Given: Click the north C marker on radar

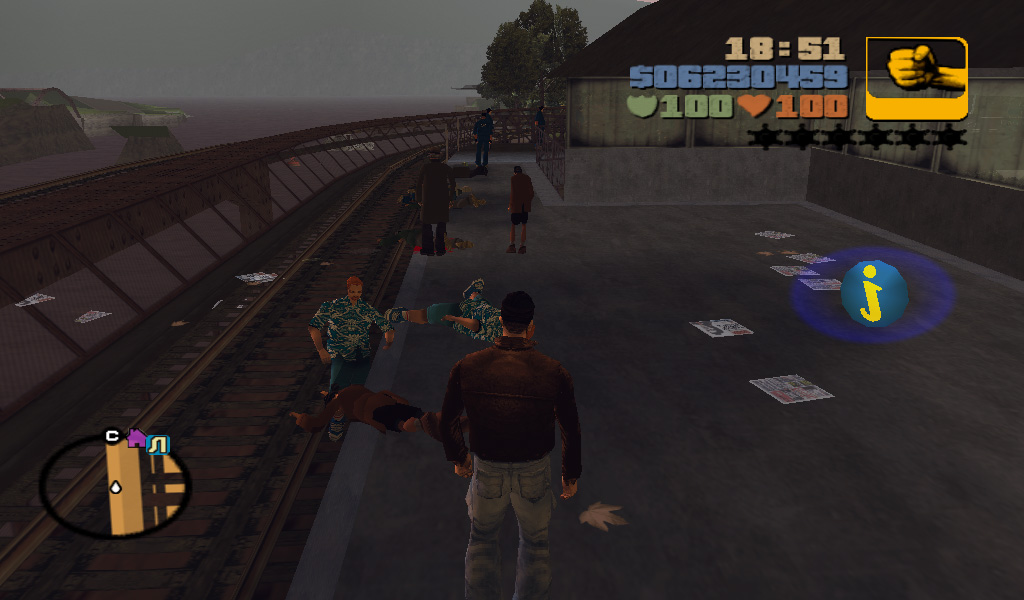Looking at the screenshot, I should 112,436.
